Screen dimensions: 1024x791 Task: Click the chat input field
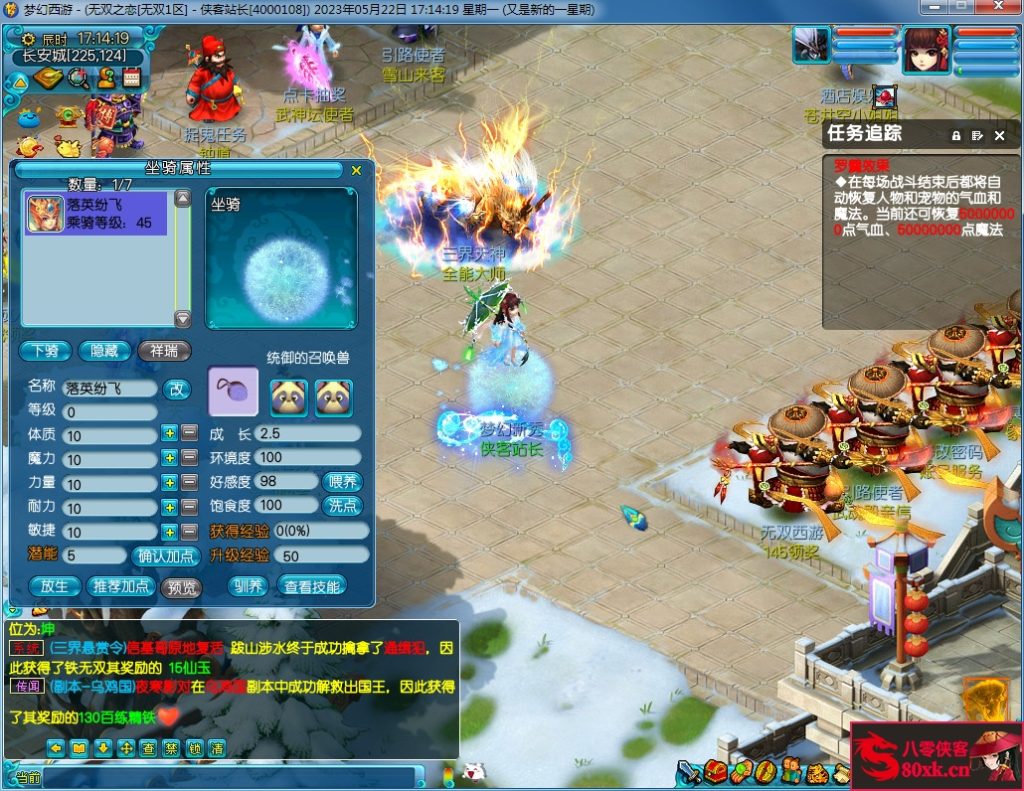[x=228, y=777]
